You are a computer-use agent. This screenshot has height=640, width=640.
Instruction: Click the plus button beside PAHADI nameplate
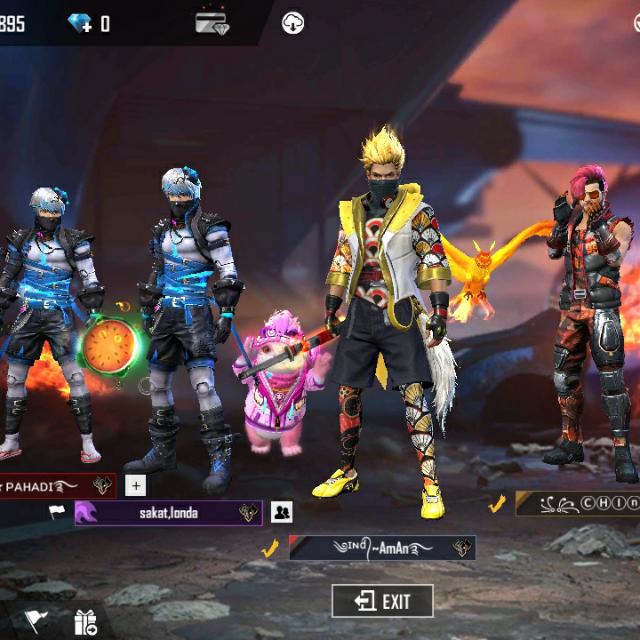tap(136, 486)
